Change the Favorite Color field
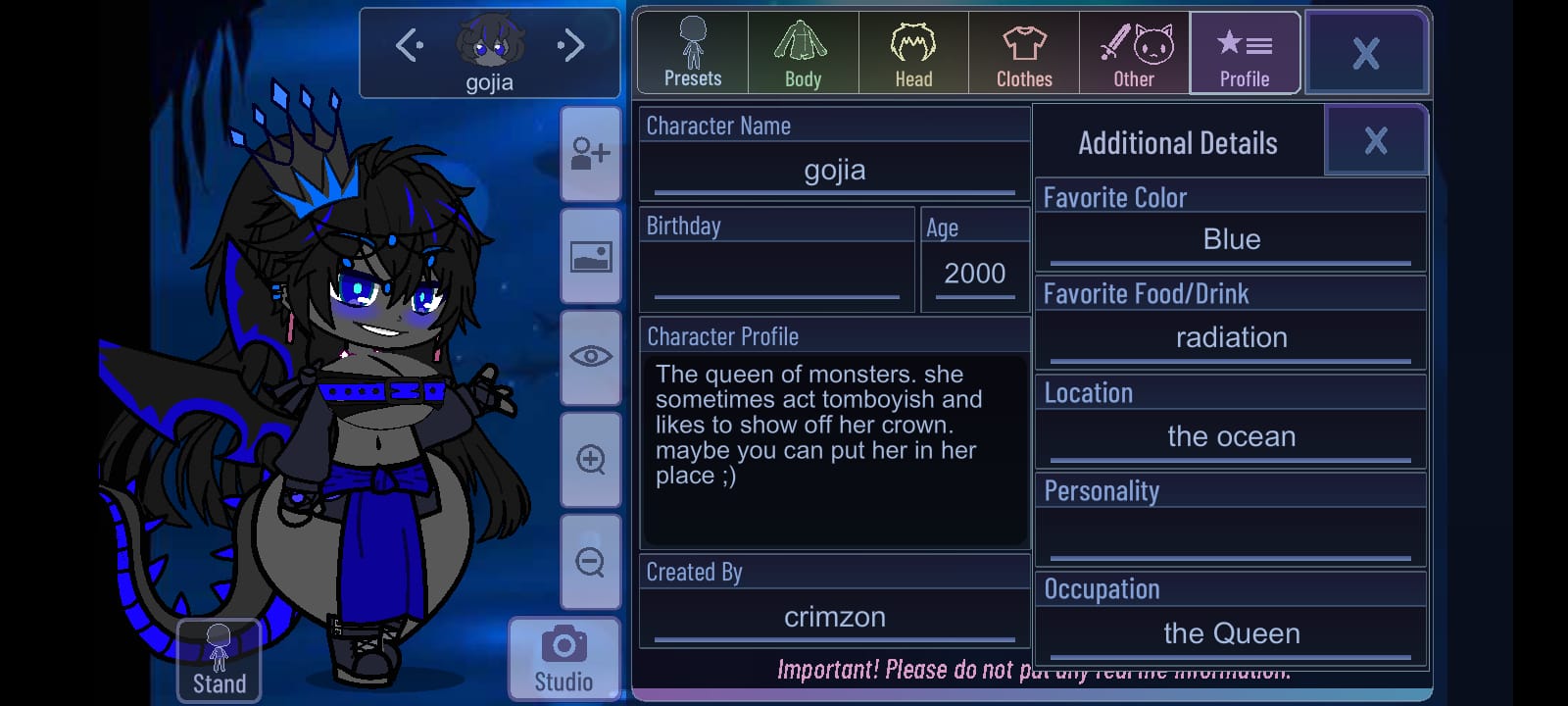 pyautogui.click(x=1230, y=240)
